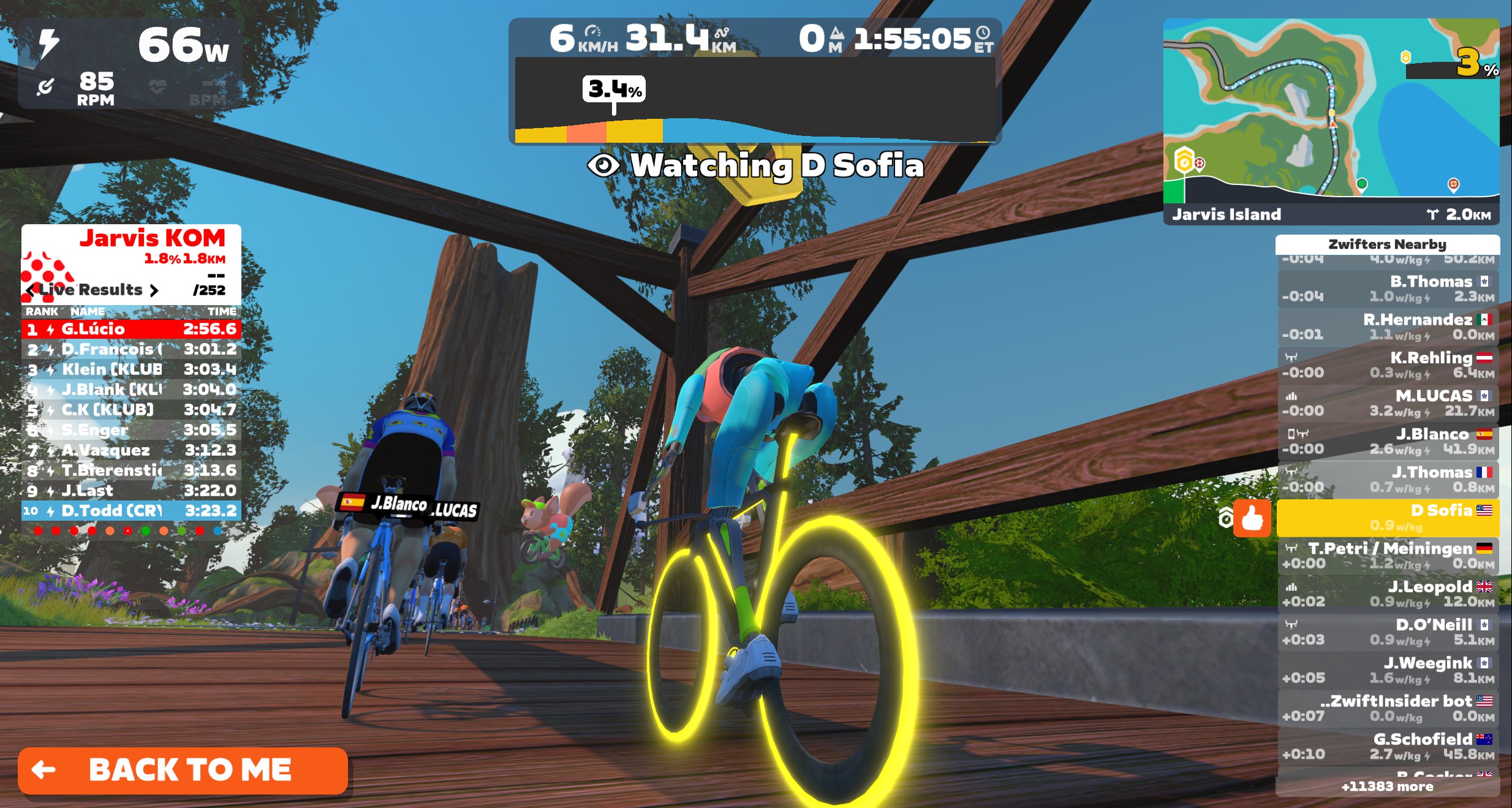Select the ZwiftInsider bot rider row
This screenshot has width=1512, height=808.
pyautogui.click(x=1388, y=708)
